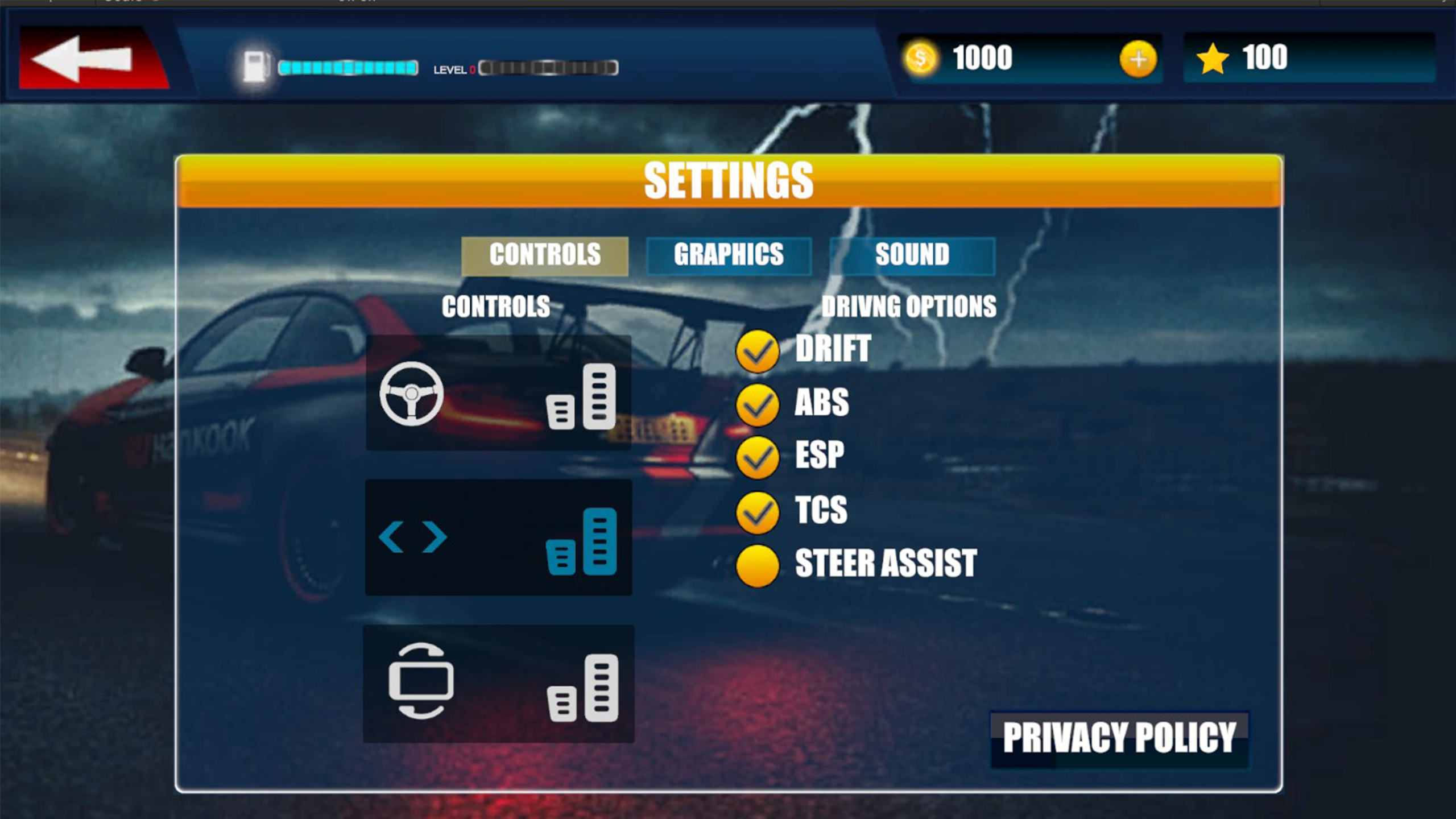Toggle the ESP option off
Screen dimensions: 1456x819
[759, 455]
